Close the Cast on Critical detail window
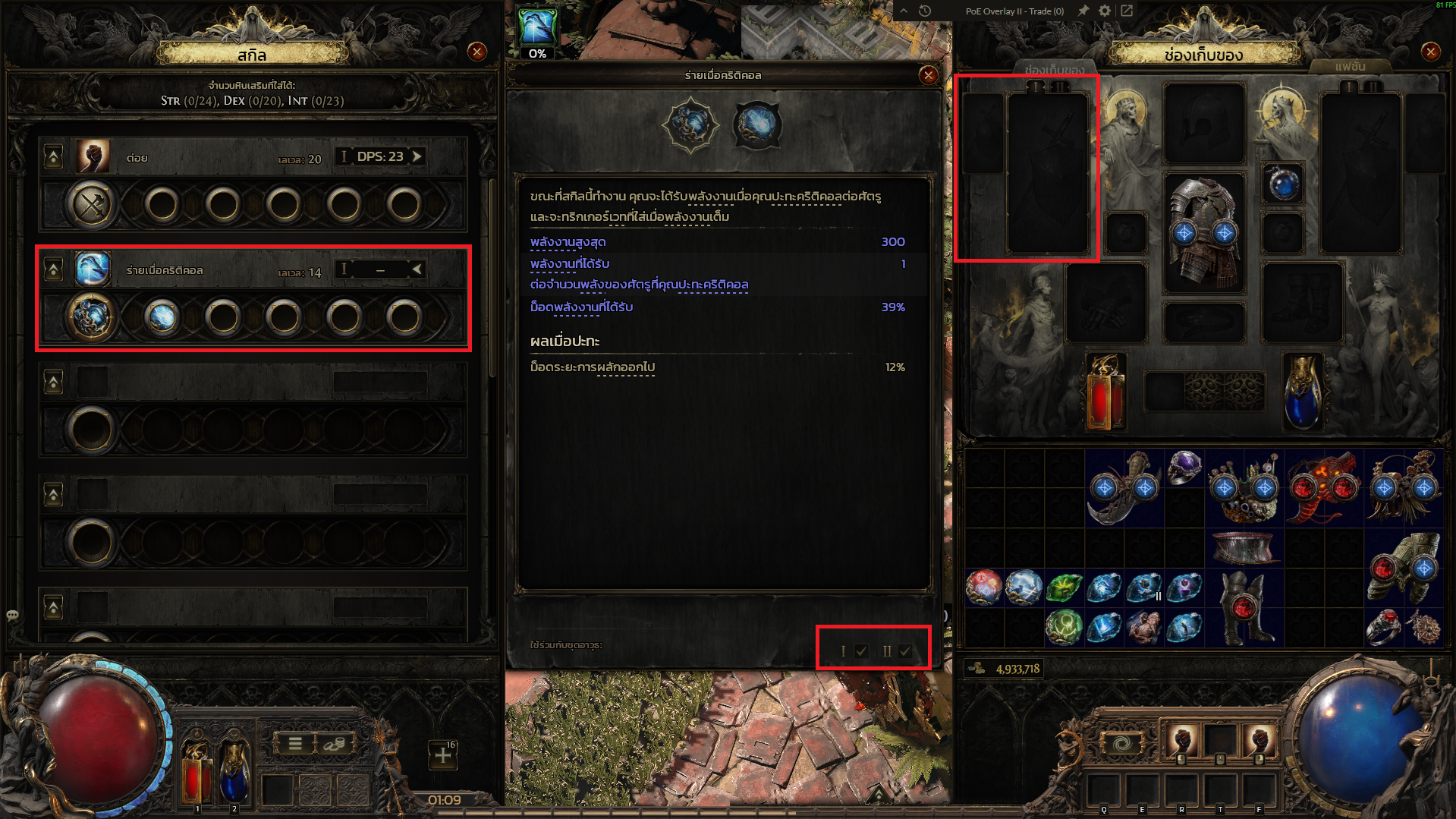The image size is (1456, 819). (x=928, y=75)
